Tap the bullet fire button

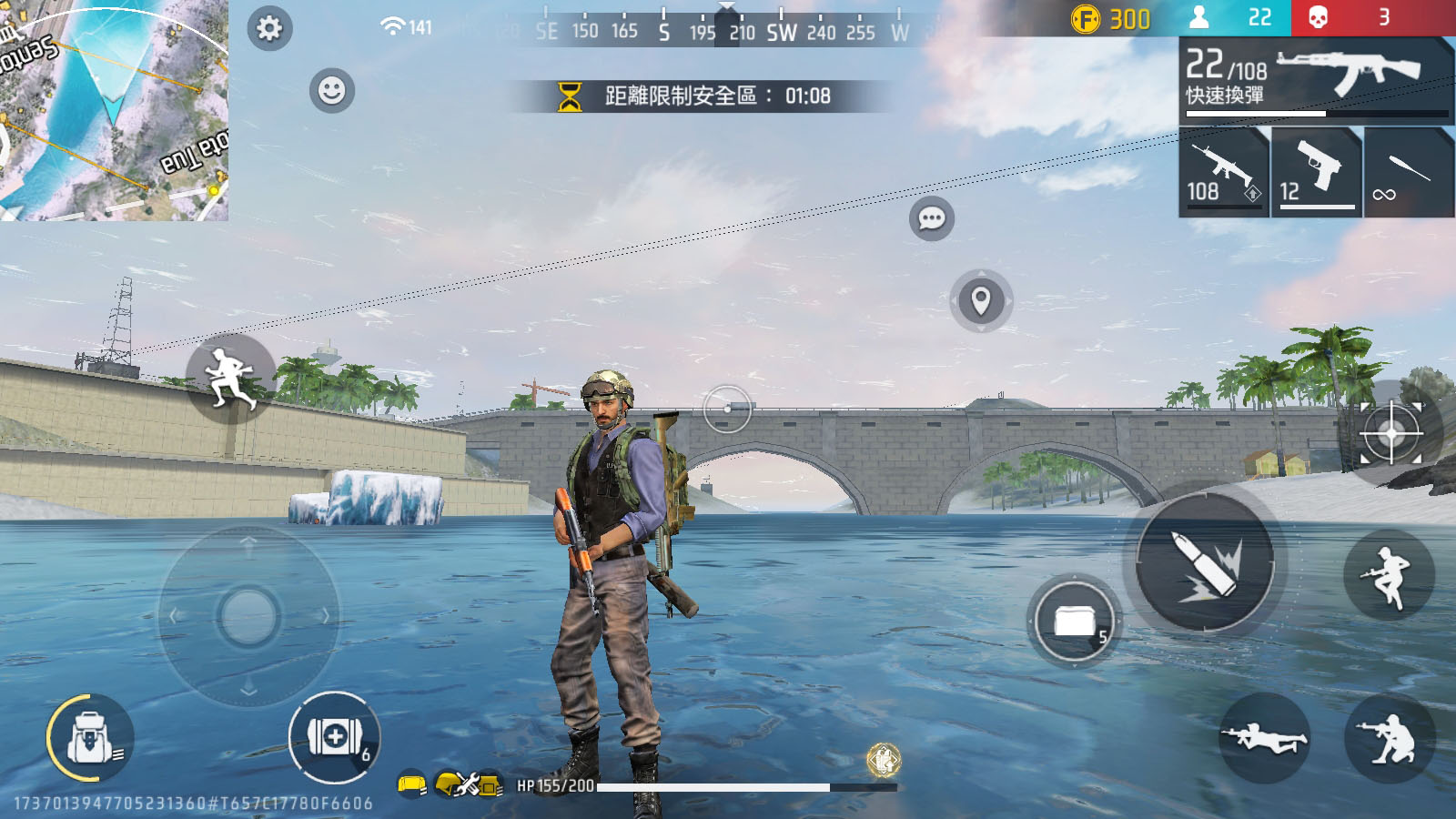[1206, 562]
